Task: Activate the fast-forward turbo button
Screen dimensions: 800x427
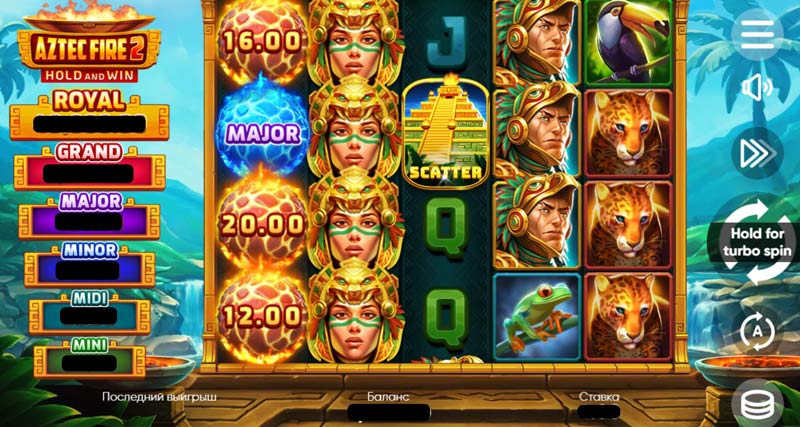Action: click(757, 152)
